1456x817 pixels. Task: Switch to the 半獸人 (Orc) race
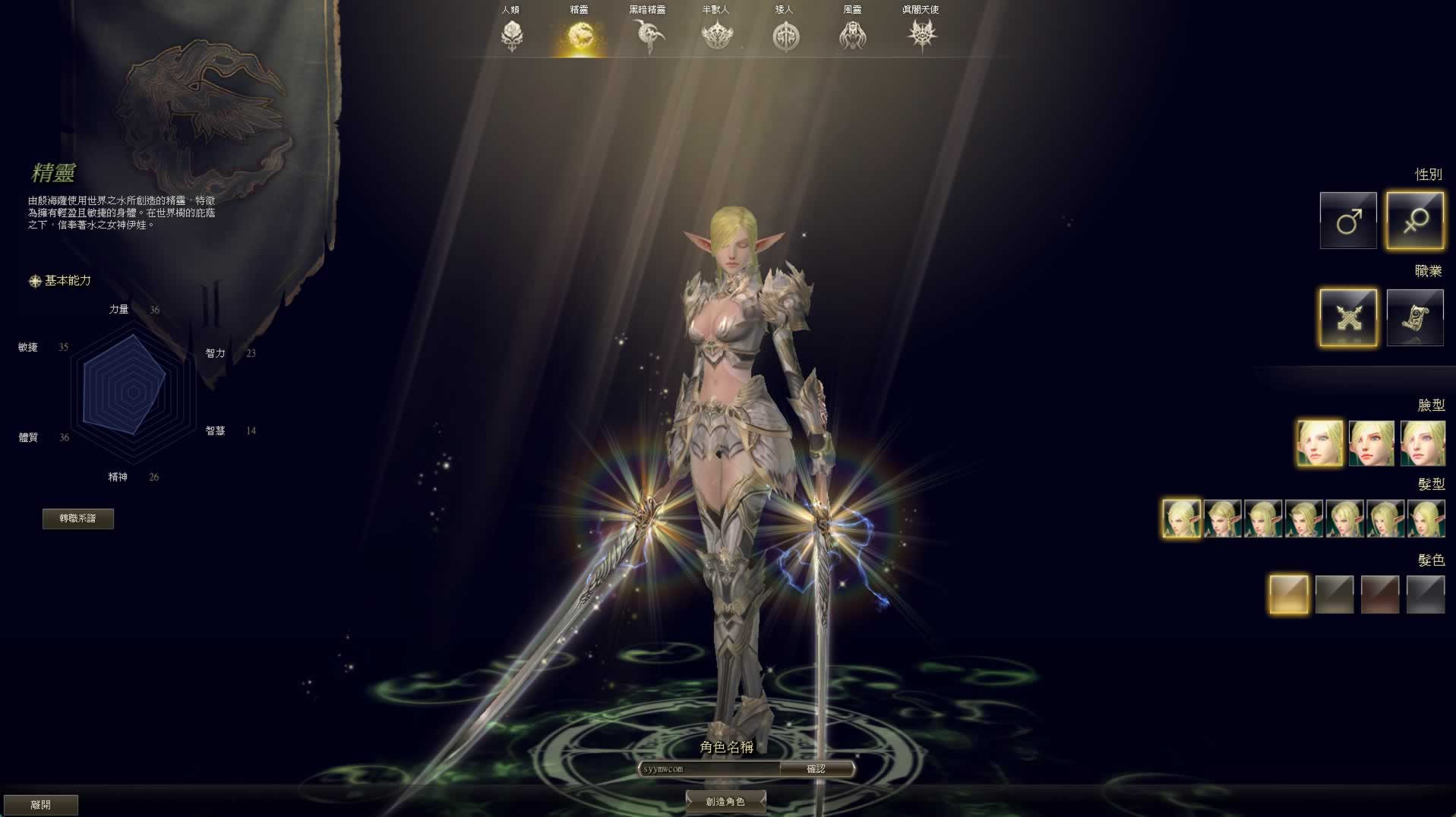point(716,33)
